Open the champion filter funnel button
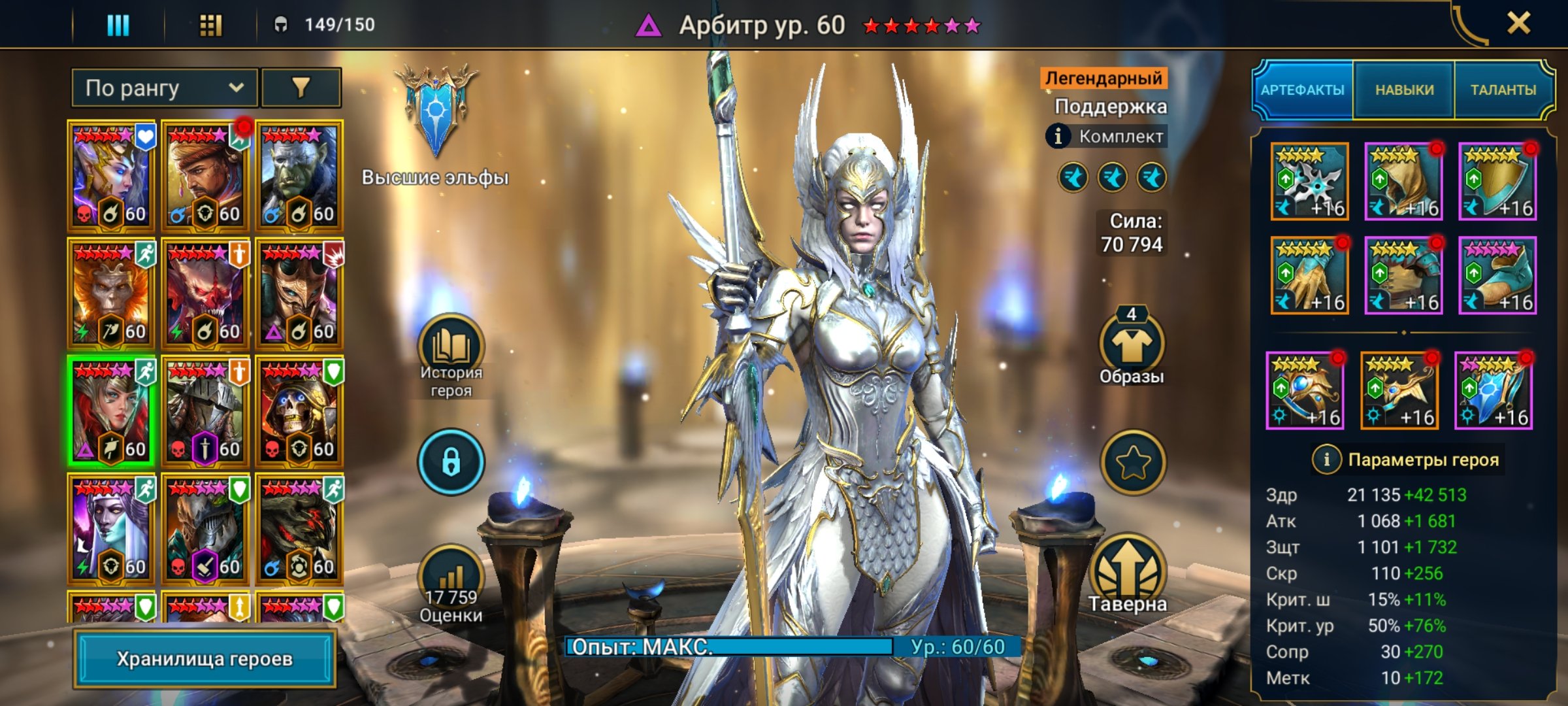This screenshot has height=706, width=1568. click(x=301, y=88)
